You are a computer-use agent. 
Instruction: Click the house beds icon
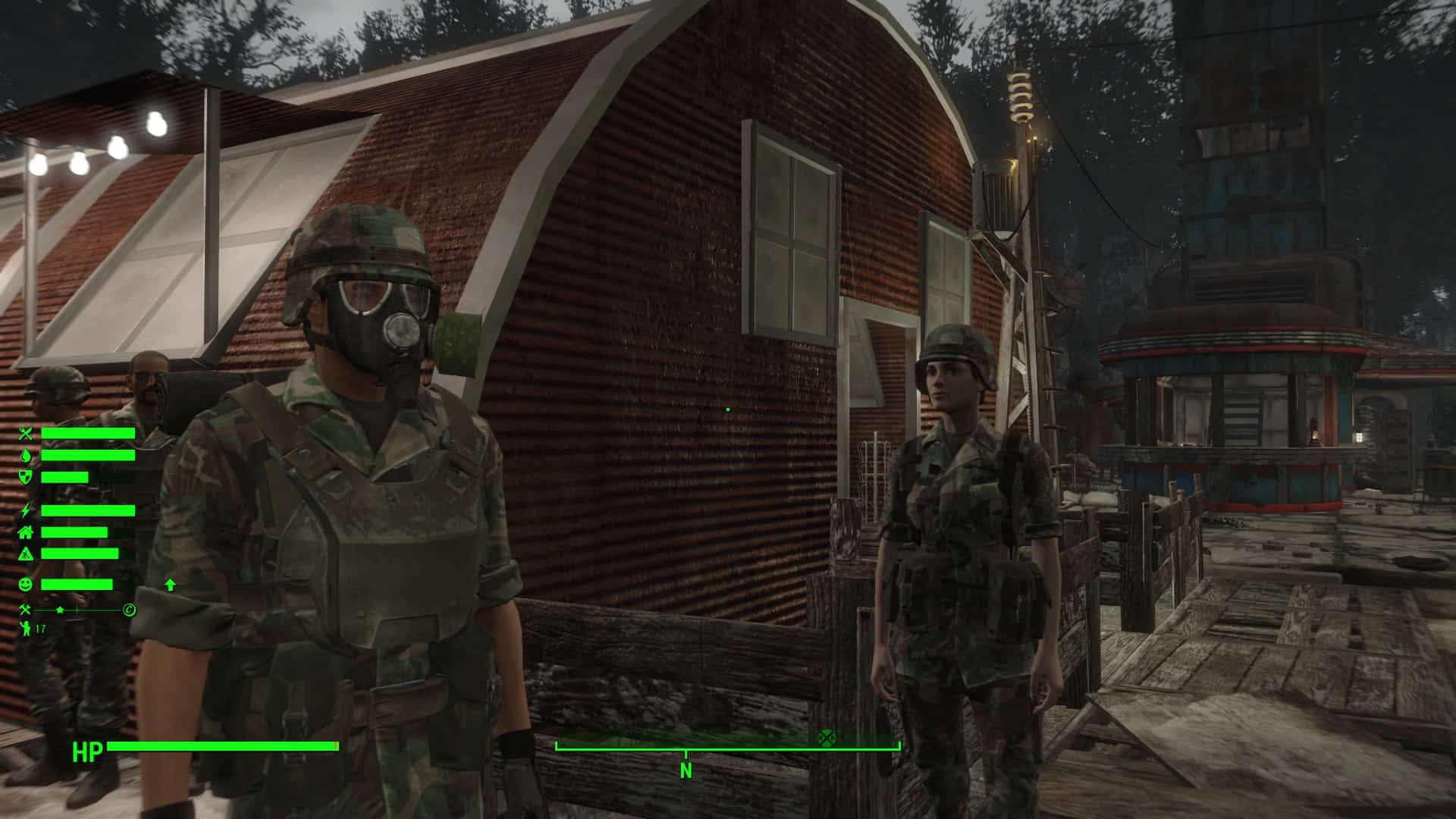(x=27, y=532)
